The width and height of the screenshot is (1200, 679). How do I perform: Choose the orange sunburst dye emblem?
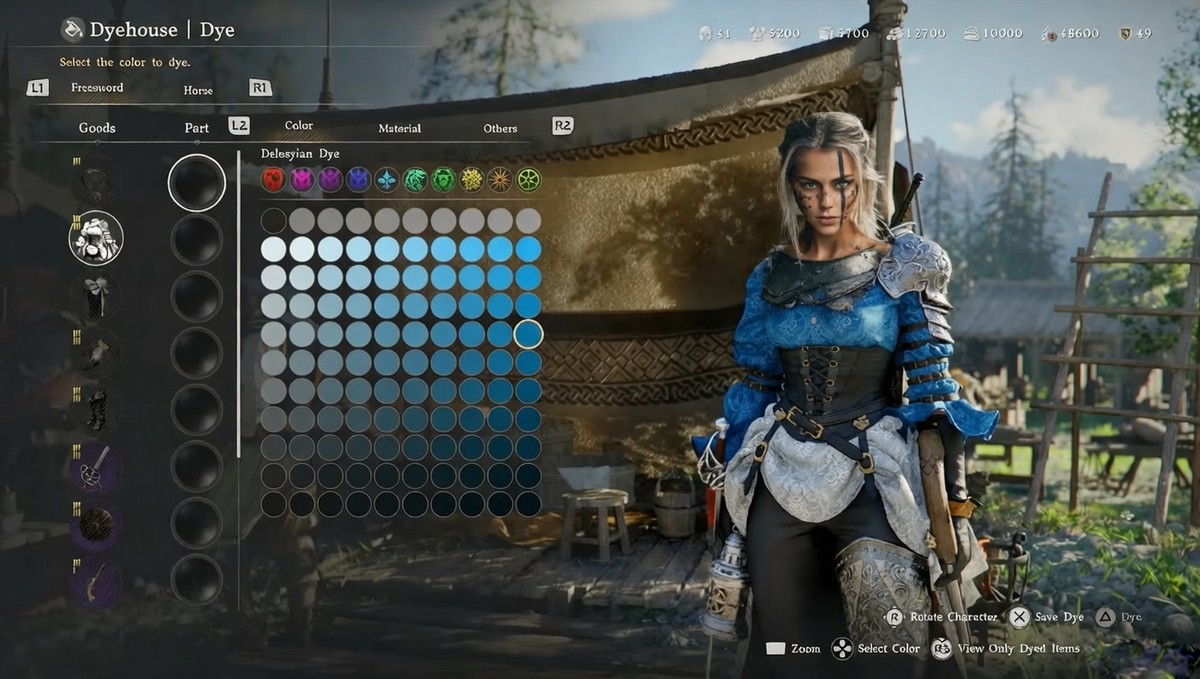click(499, 180)
